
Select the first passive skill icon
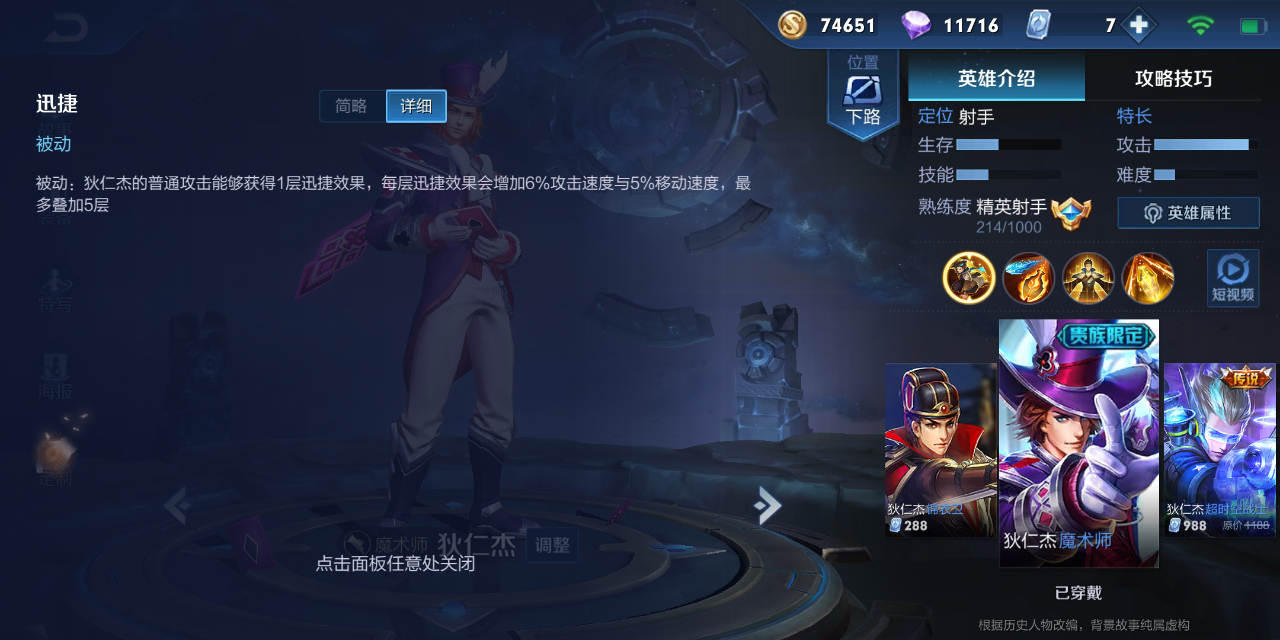[969, 277]
